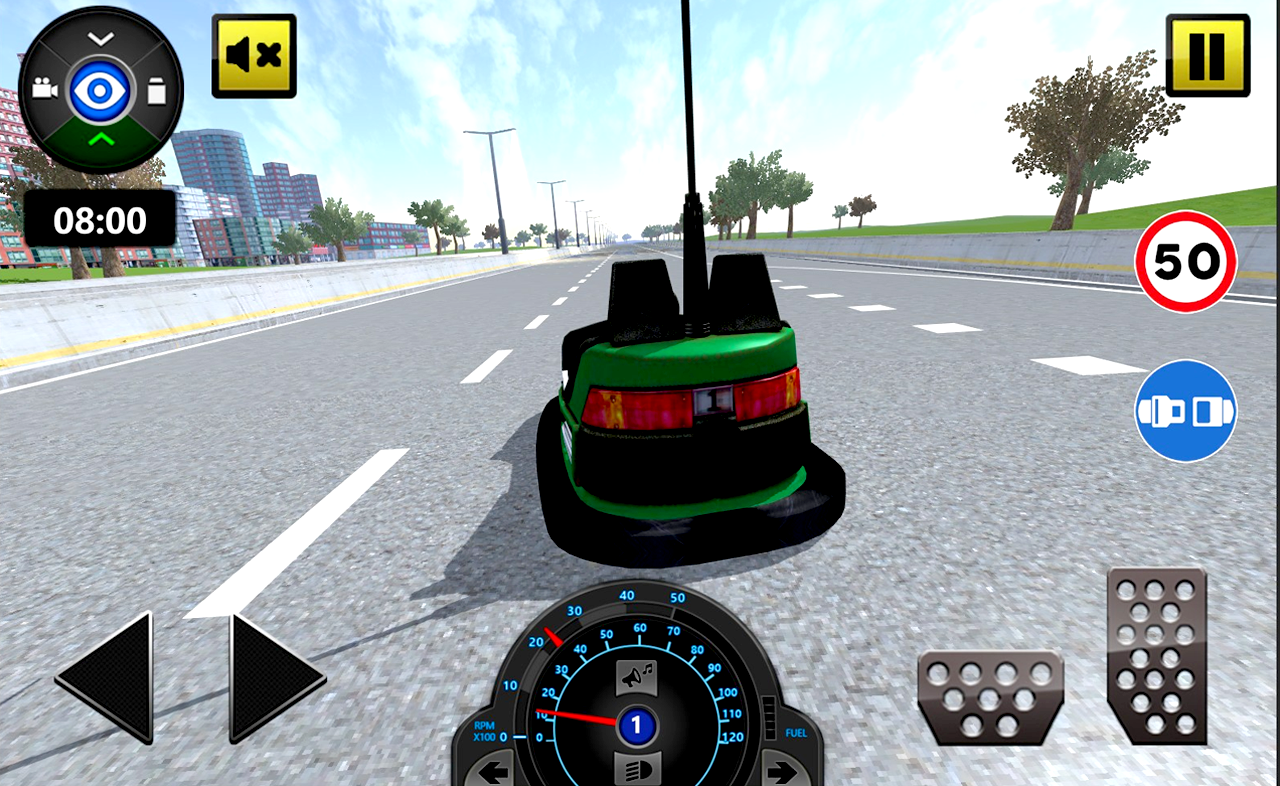Click the gear number indicator
This screenshot has height=786, width=1280.
point(637,722)
